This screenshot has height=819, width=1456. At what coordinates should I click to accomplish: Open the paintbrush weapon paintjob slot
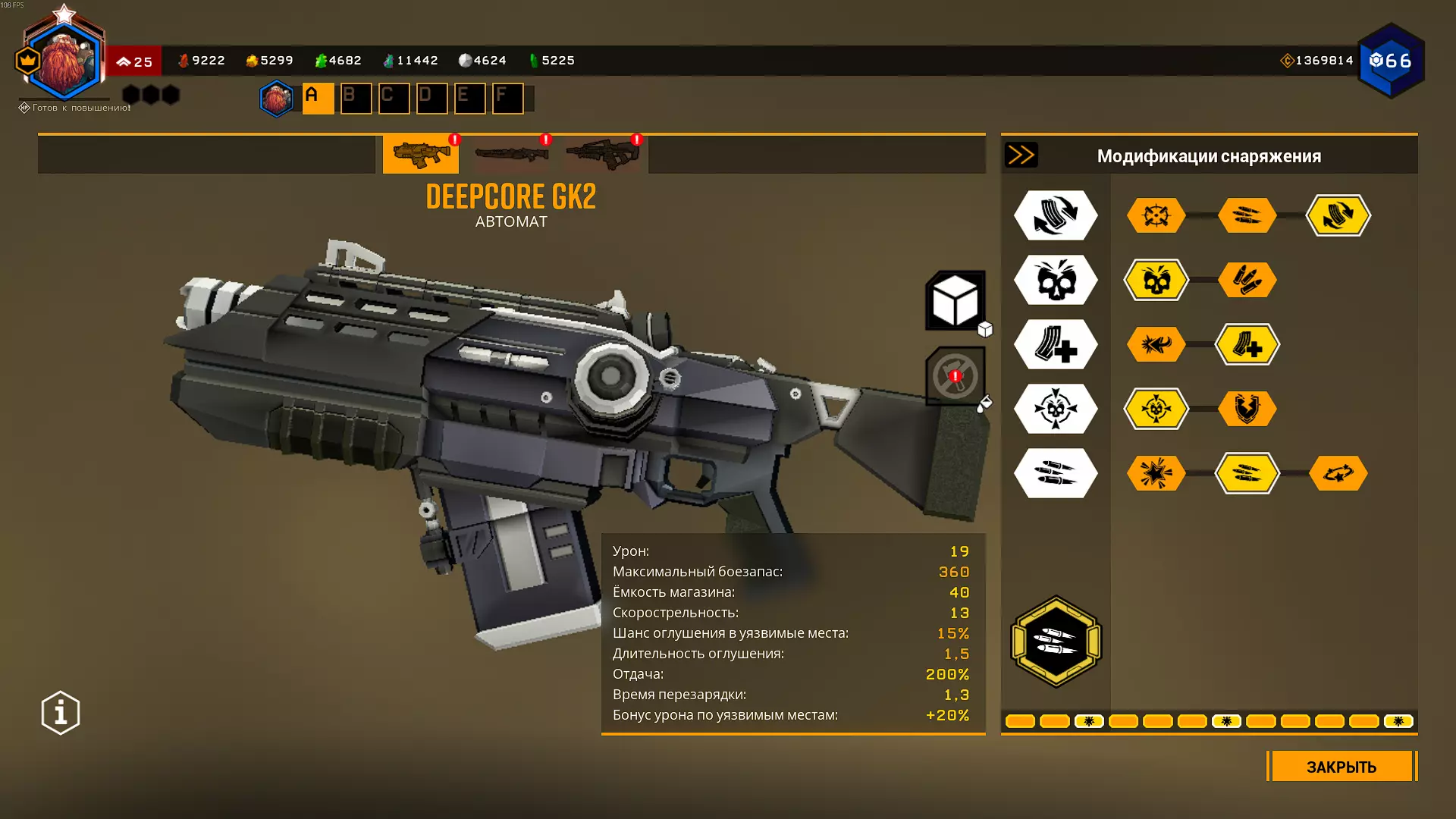pyautogui.click(x=955, y=376)
